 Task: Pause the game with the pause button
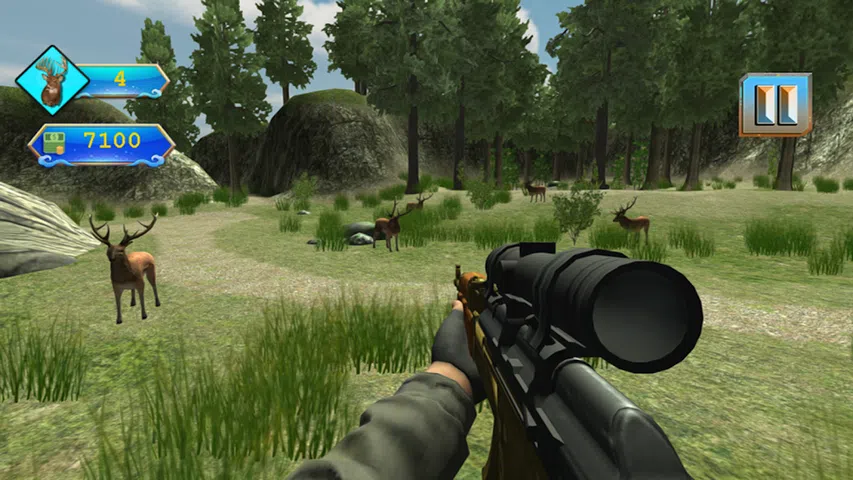[x=775, y=104]
